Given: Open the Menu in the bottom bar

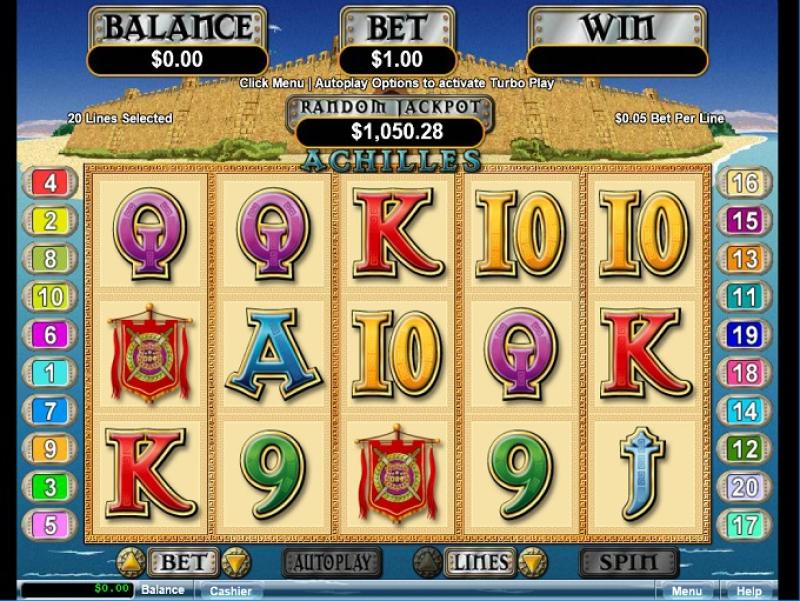Looking at the screenshot, I should point(686,590).
